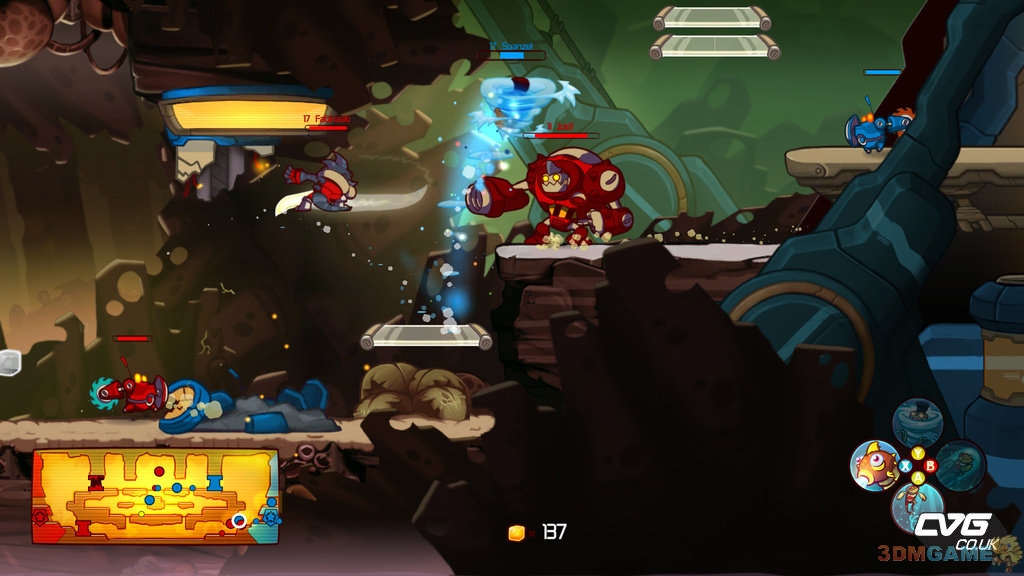Select the top-hat whirlpool ability icon

coord(916,422)
